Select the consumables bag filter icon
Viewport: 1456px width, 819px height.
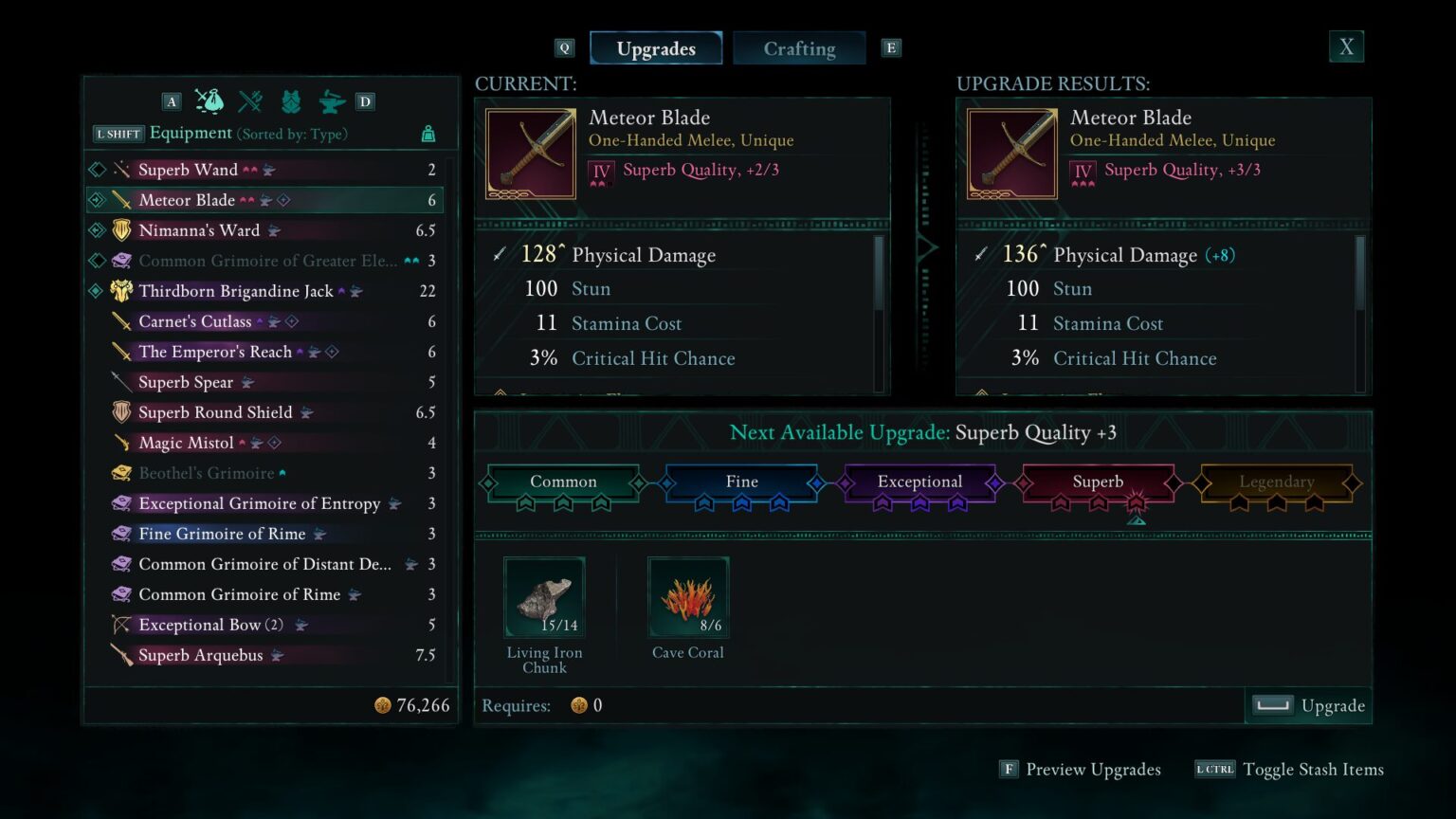coord(210,100)
